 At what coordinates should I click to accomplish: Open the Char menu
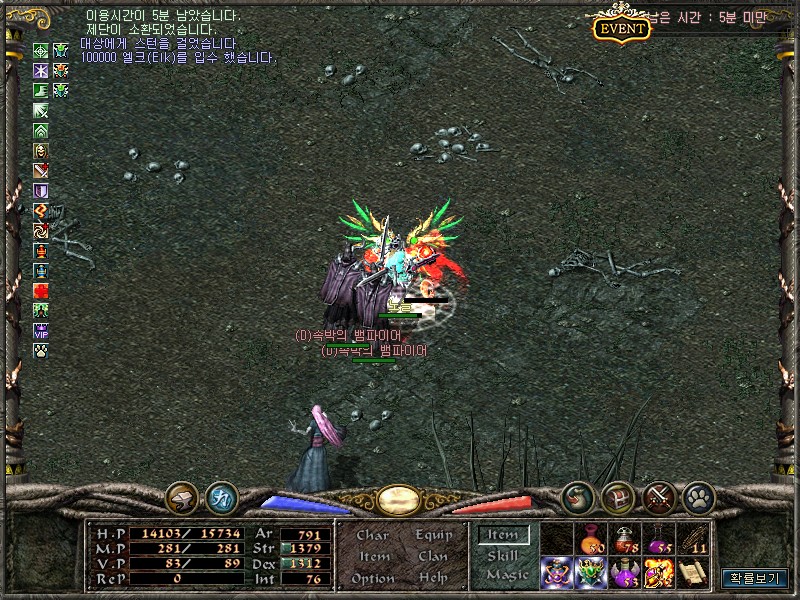pyautogui.click(x=372, y=535)
